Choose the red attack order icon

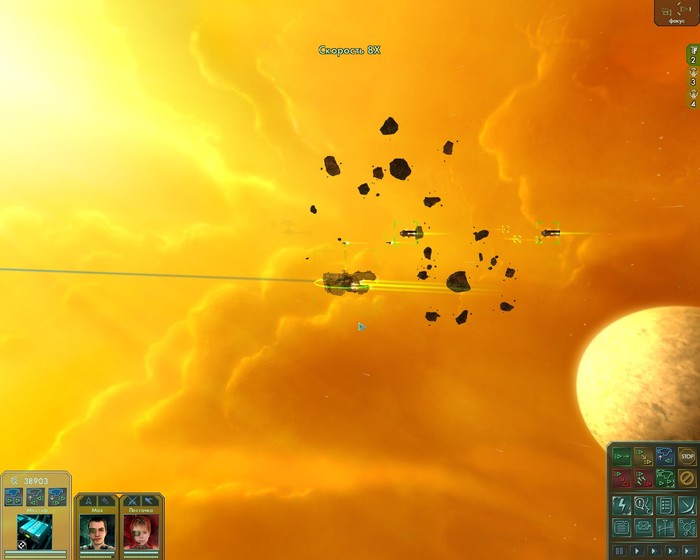(x=621, y=478)
